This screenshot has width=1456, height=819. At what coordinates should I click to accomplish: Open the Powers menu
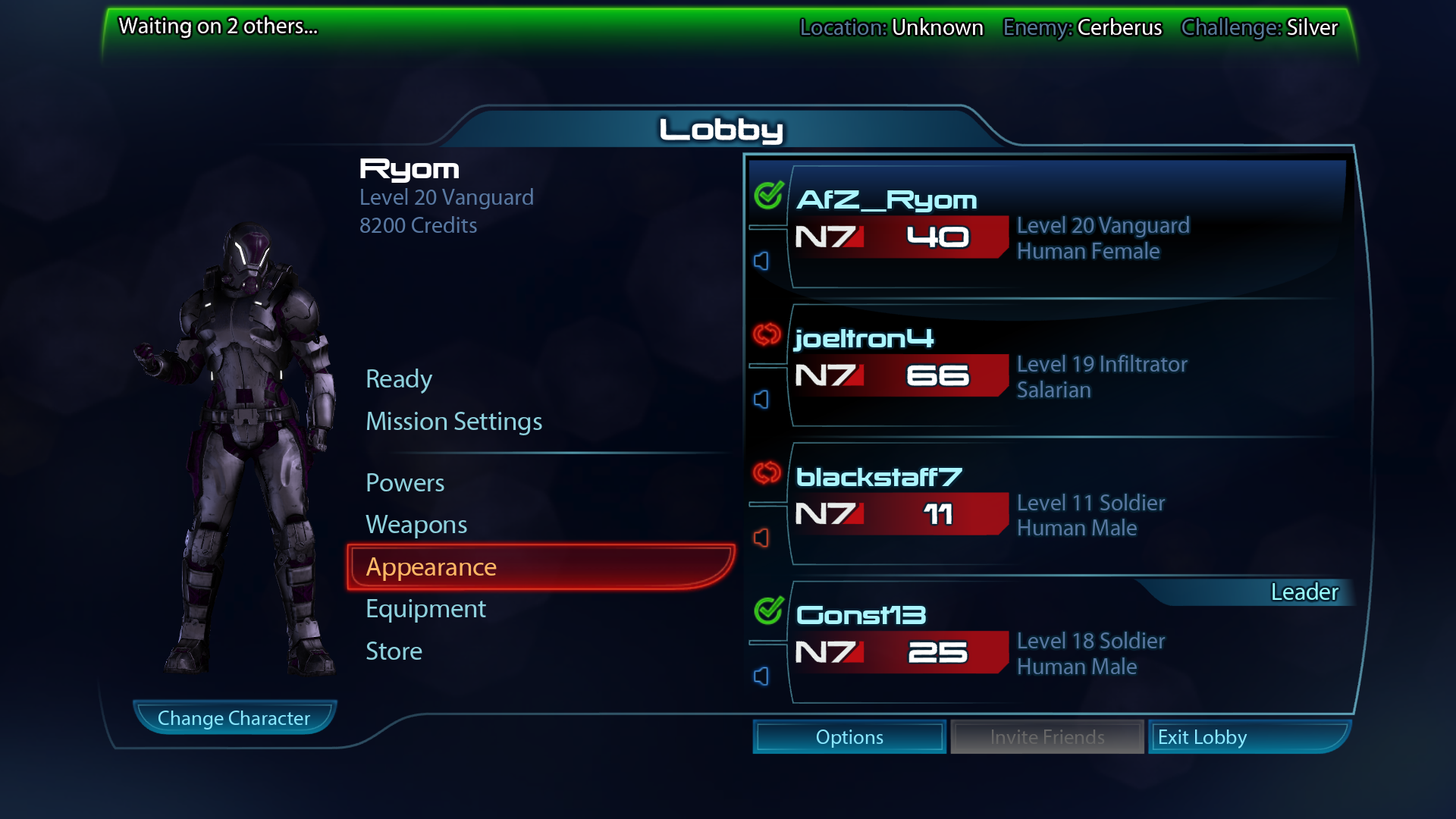pos(405,483)
